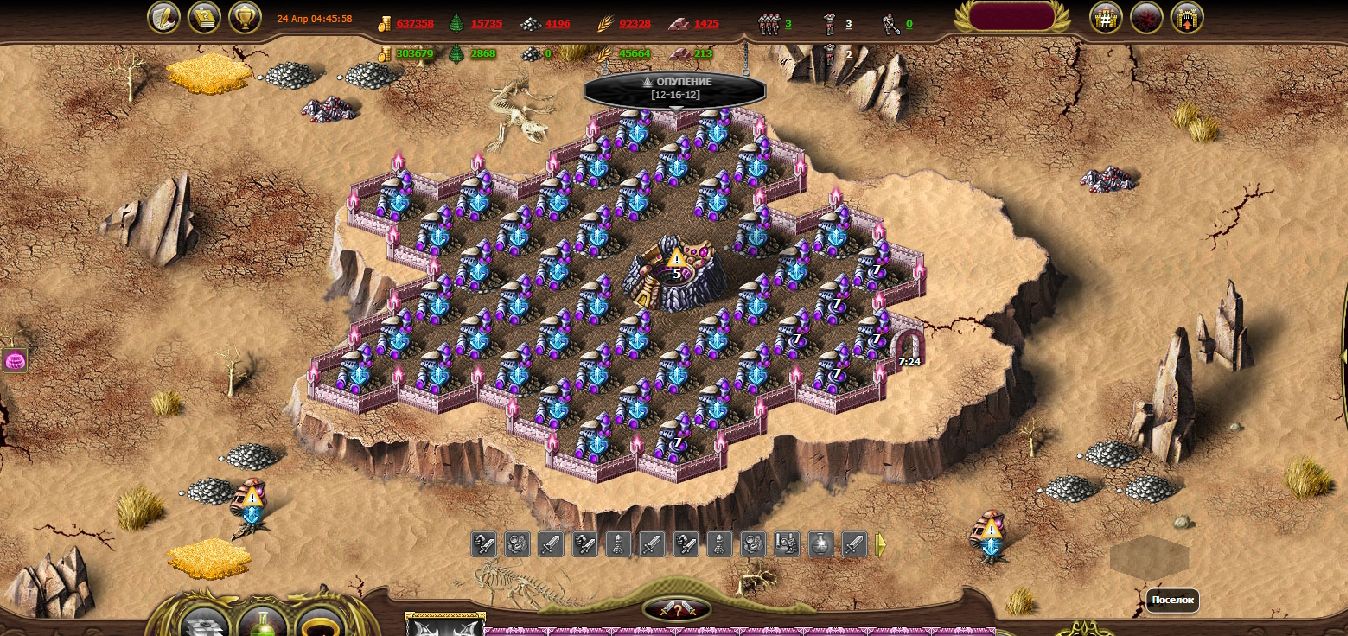Viewport: 1348px width, 636px height.
Task: Open the trophy ratings icon
Action: 245,17
